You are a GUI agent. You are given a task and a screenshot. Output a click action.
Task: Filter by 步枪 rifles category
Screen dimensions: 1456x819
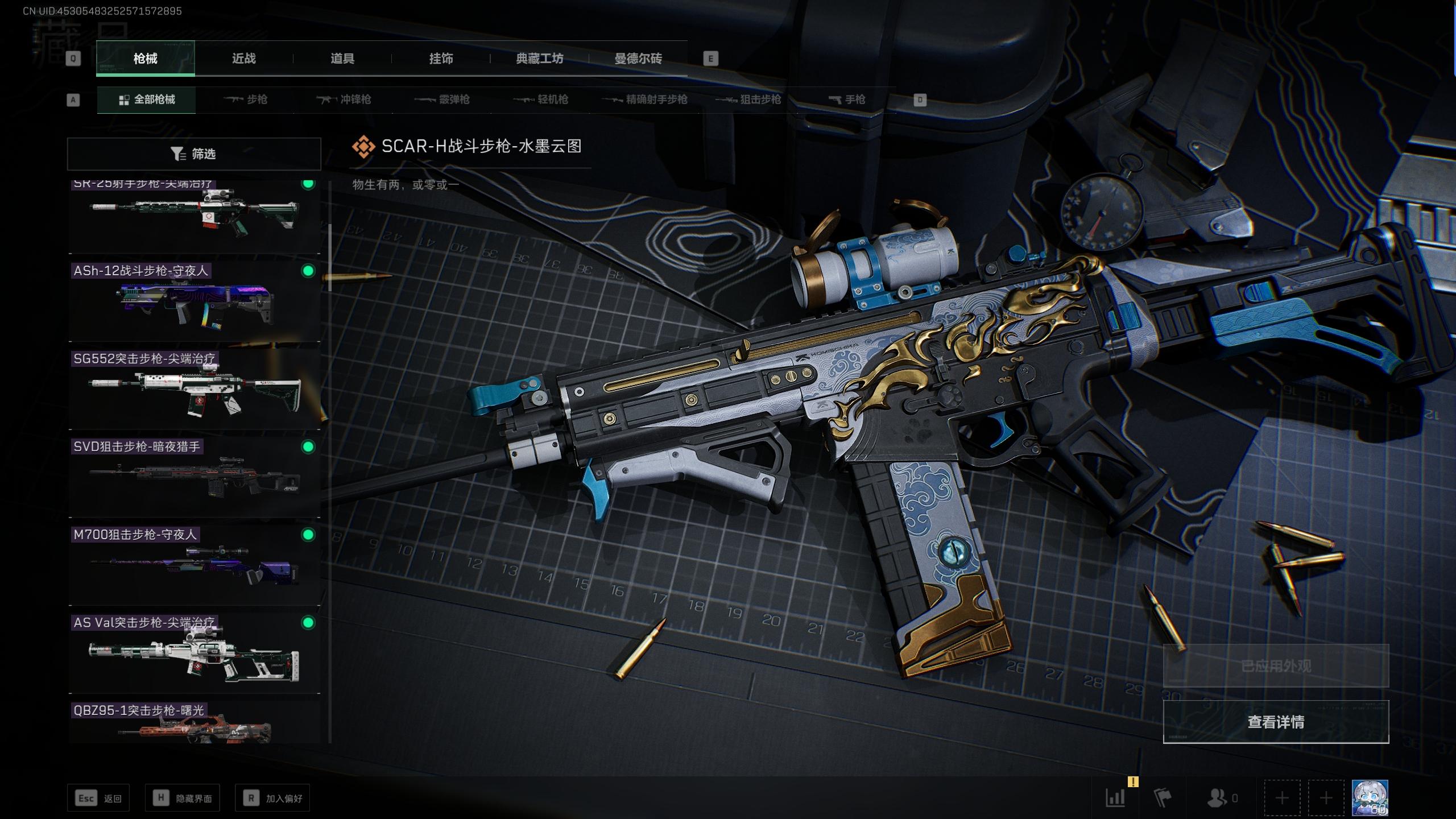246,100
